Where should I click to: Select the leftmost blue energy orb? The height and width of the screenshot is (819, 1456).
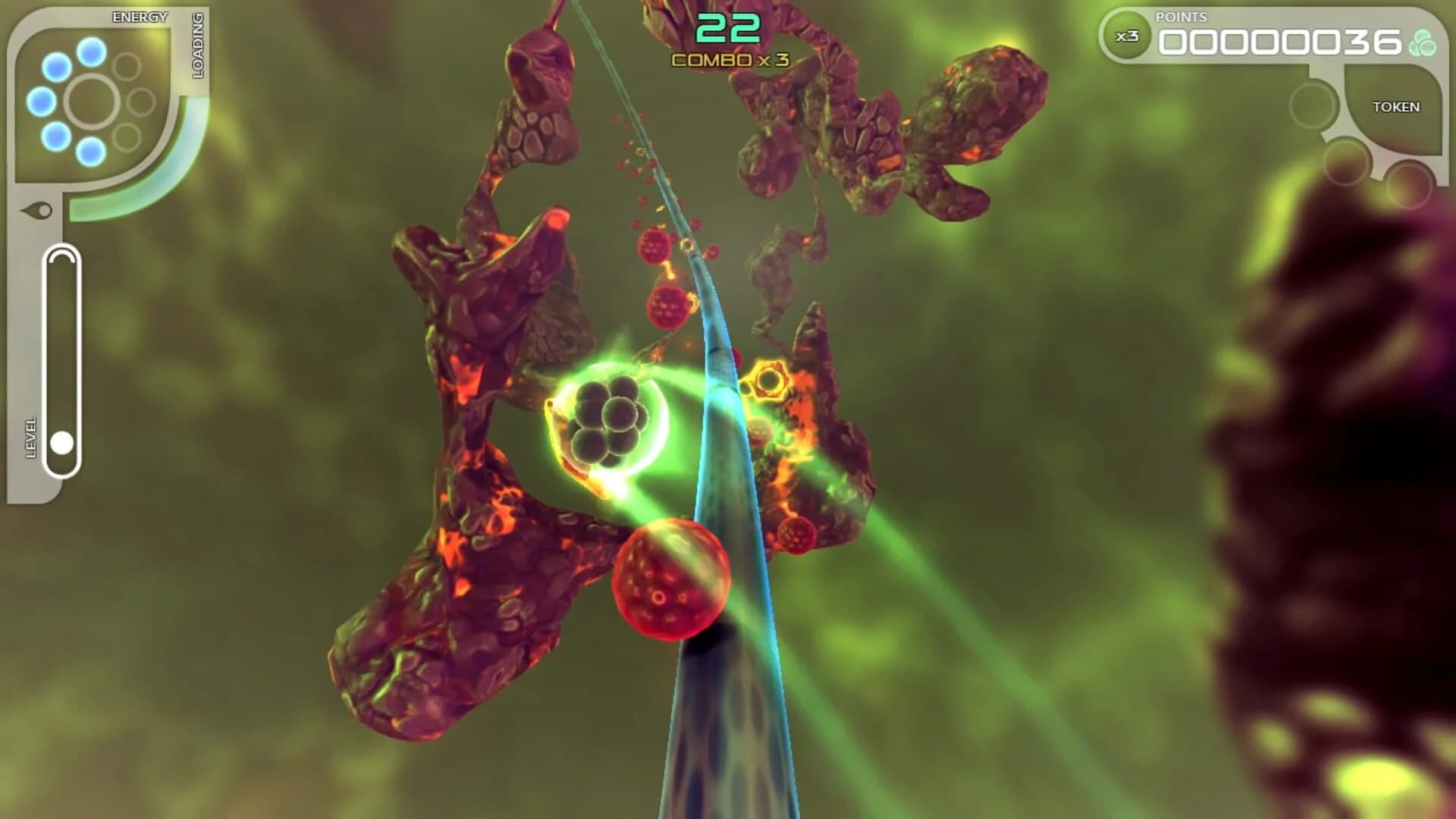[x=40, y=101]
